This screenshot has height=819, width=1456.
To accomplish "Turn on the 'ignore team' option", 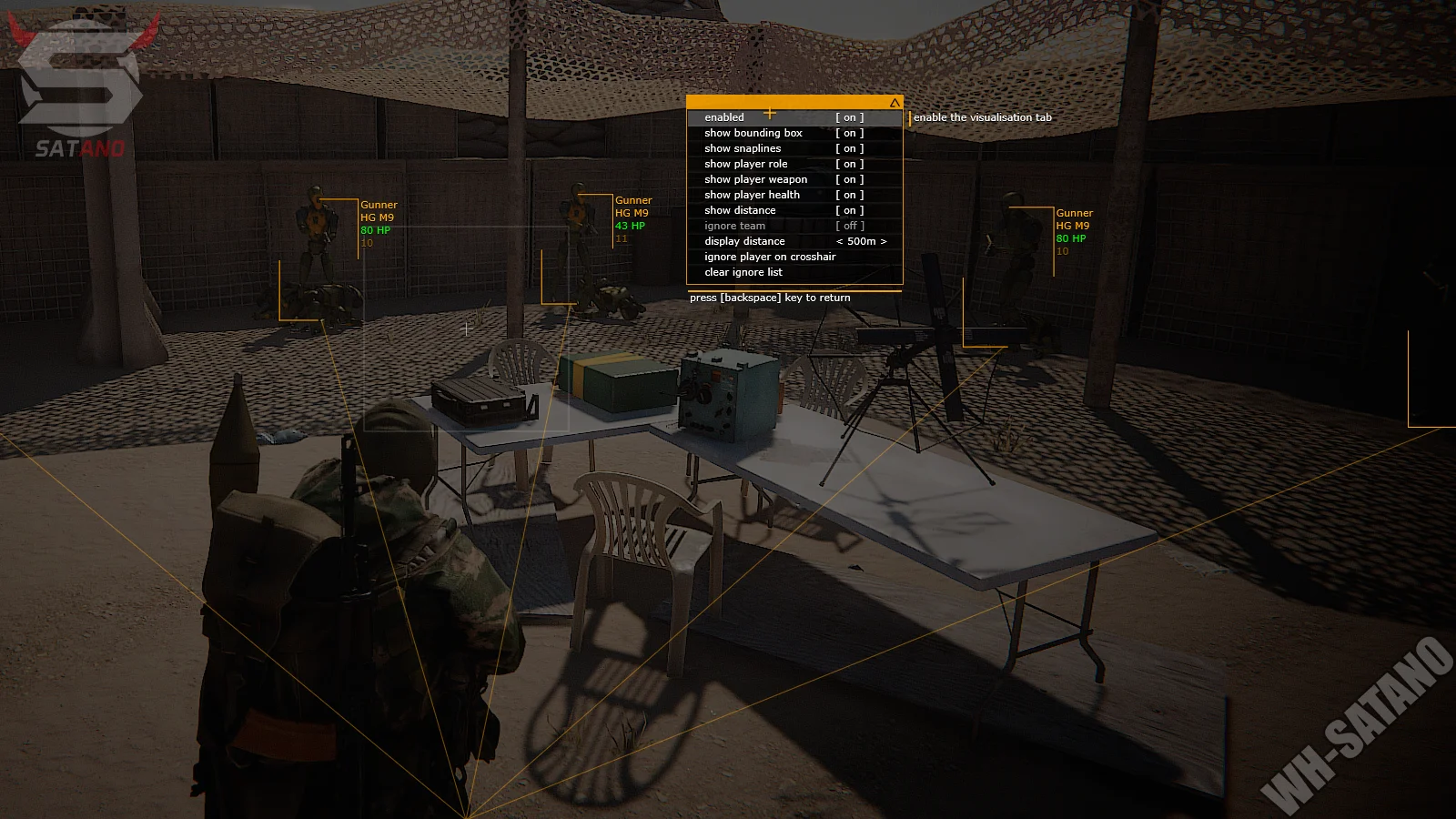I will pos(849,226).
